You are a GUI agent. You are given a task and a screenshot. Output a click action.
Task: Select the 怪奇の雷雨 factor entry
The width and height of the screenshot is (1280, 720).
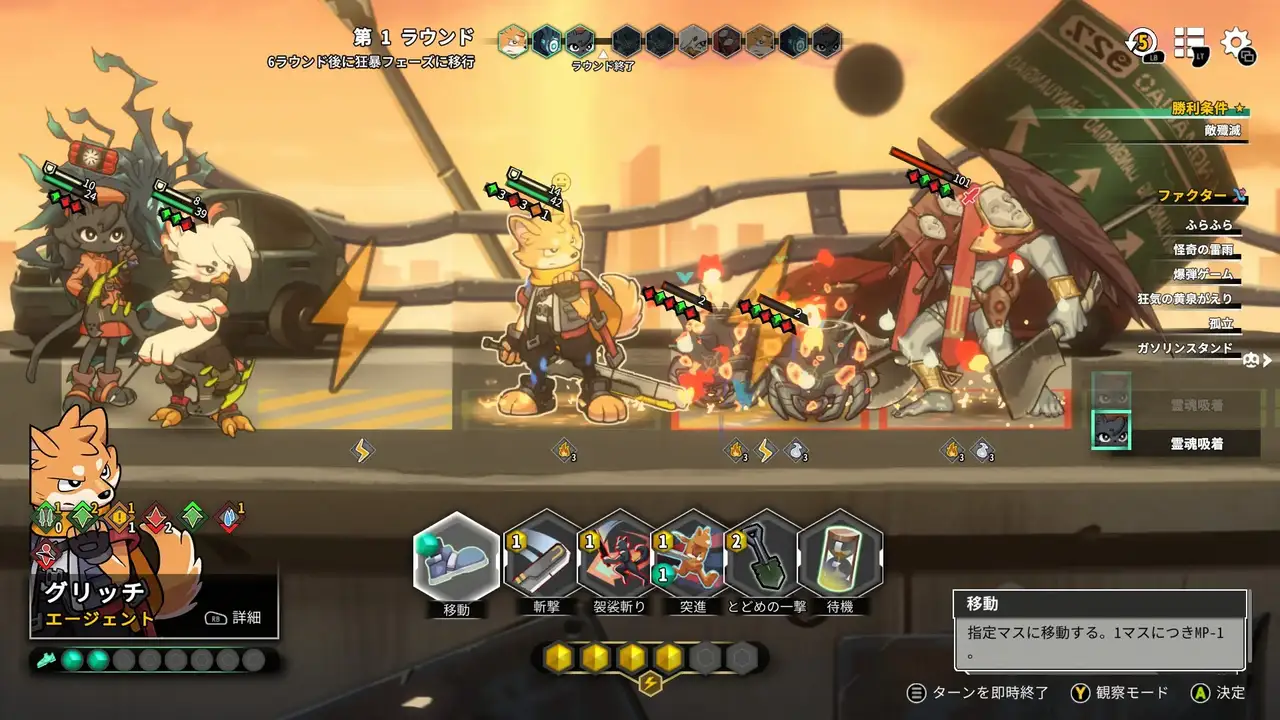[x=1203, y=249]
